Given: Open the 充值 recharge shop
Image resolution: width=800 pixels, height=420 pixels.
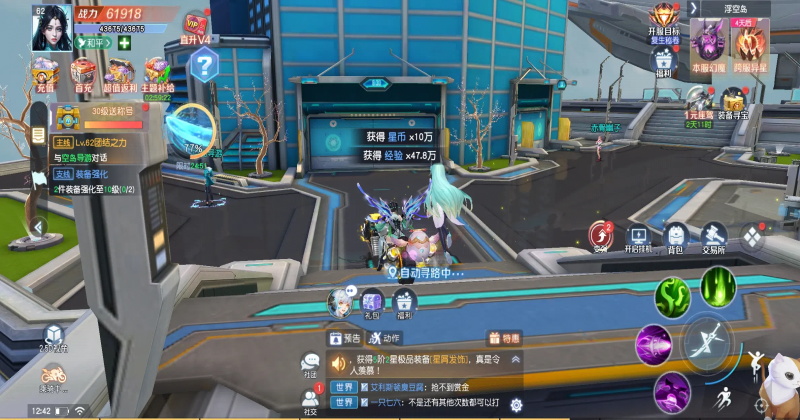Looking at the screenshot, I should pos(44,76).
